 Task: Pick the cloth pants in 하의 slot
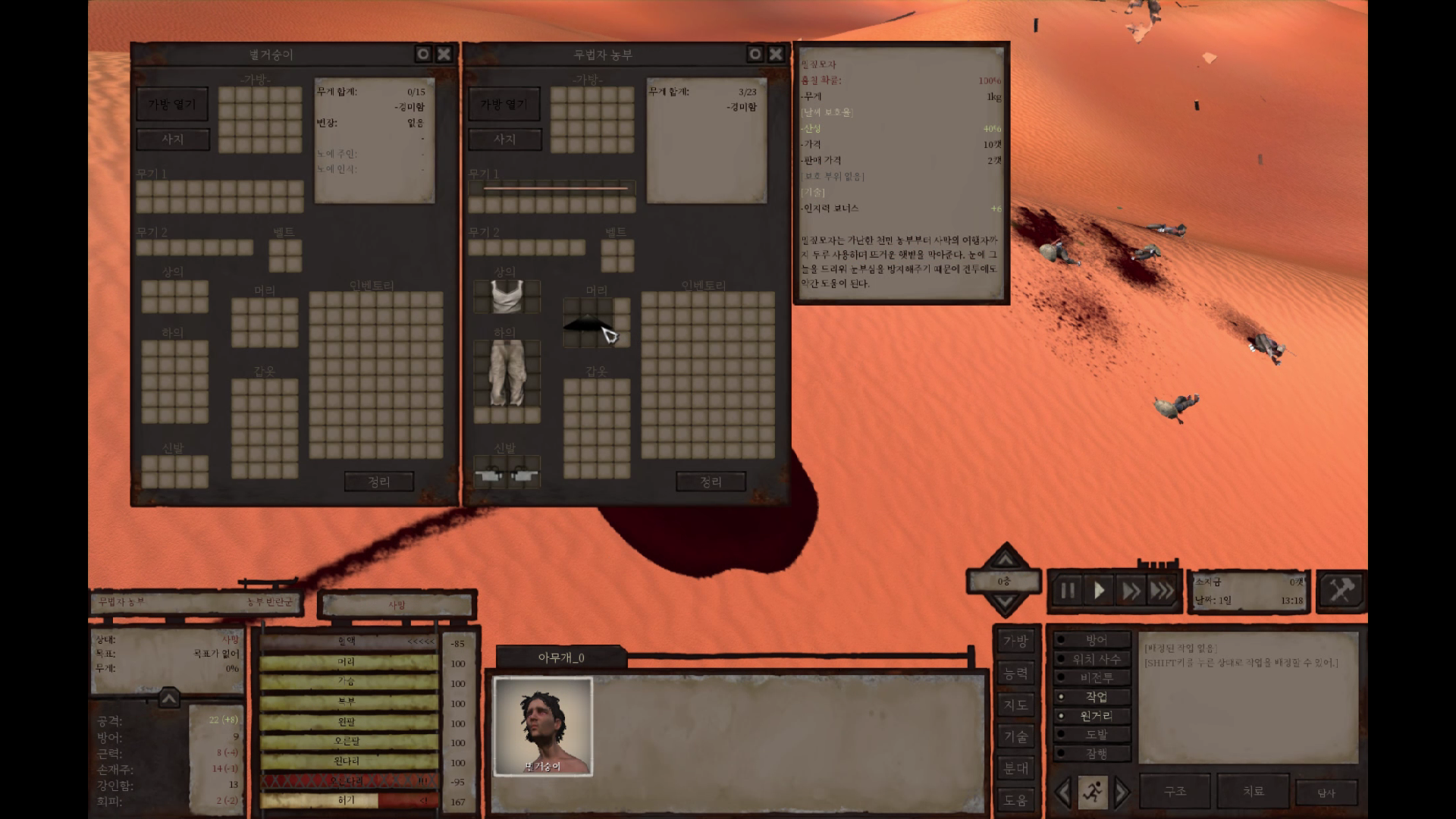[x=507, y=372]
